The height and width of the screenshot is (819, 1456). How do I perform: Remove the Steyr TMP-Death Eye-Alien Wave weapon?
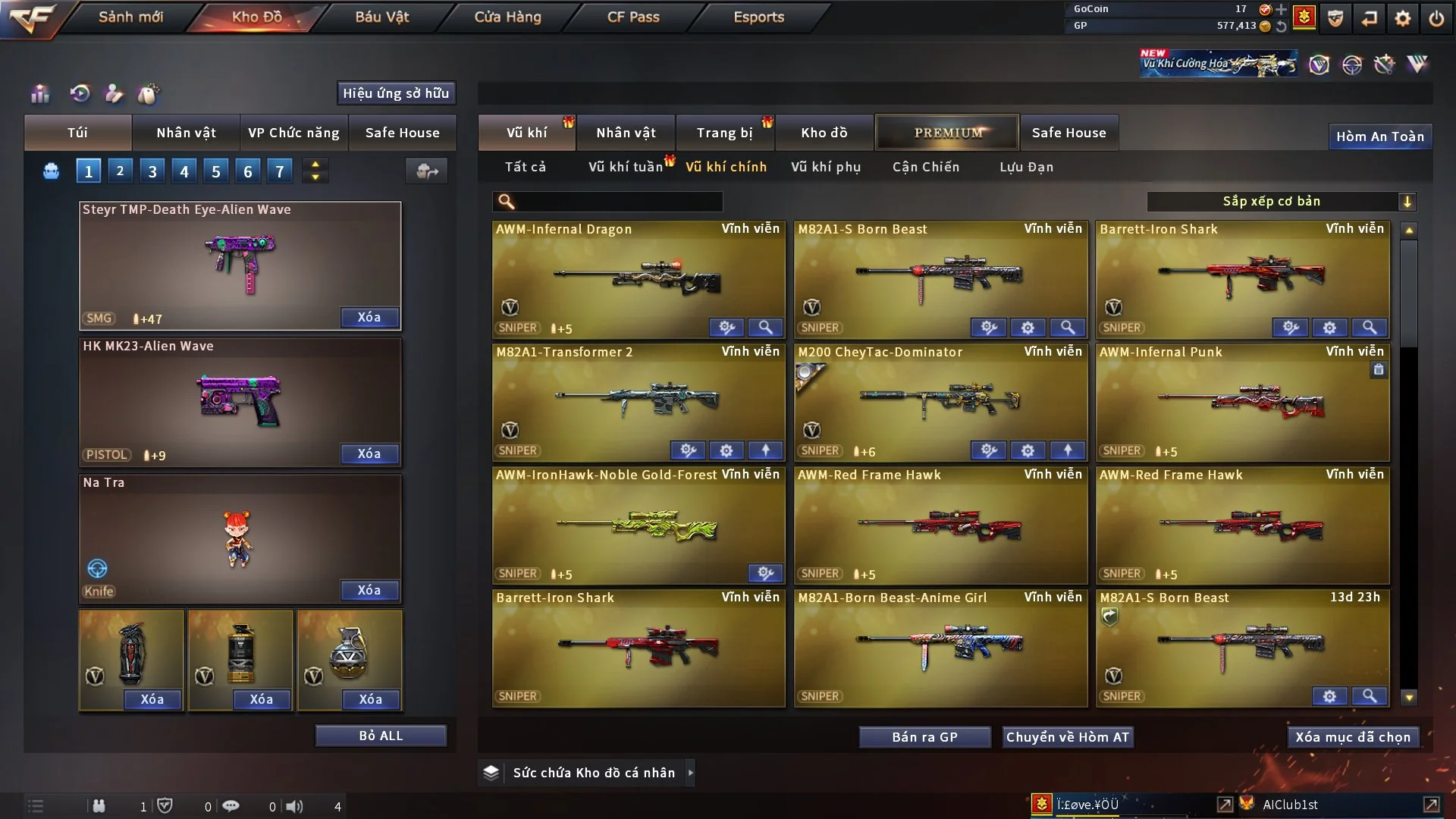[x=369, y=318]
